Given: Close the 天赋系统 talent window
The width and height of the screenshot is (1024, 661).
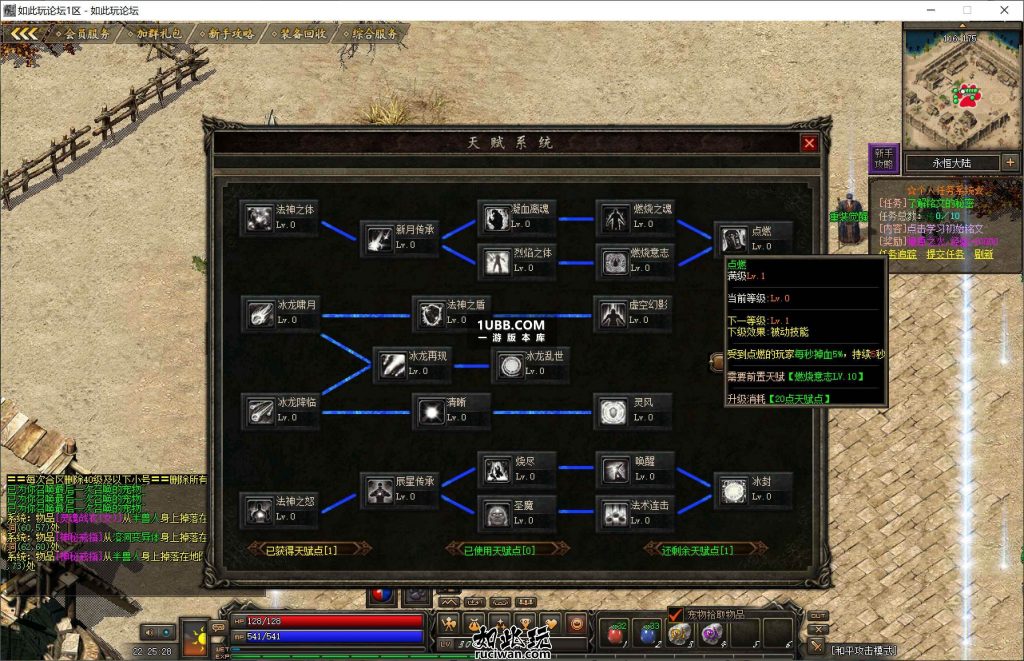Looking at the screenshot, I should pyautogui.click(x=809, y=143).
